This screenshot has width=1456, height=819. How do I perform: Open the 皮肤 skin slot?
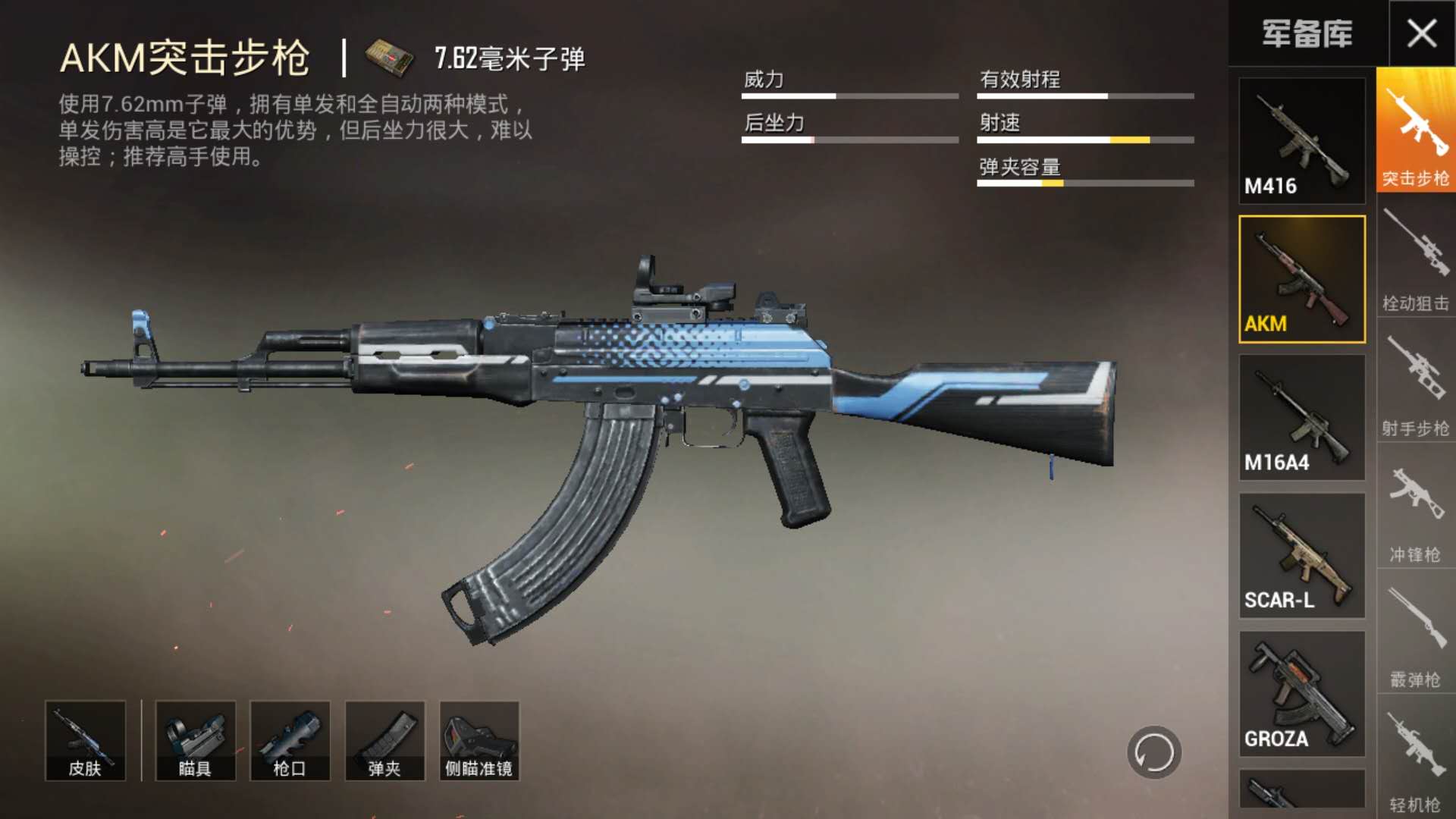pos(85,741)
